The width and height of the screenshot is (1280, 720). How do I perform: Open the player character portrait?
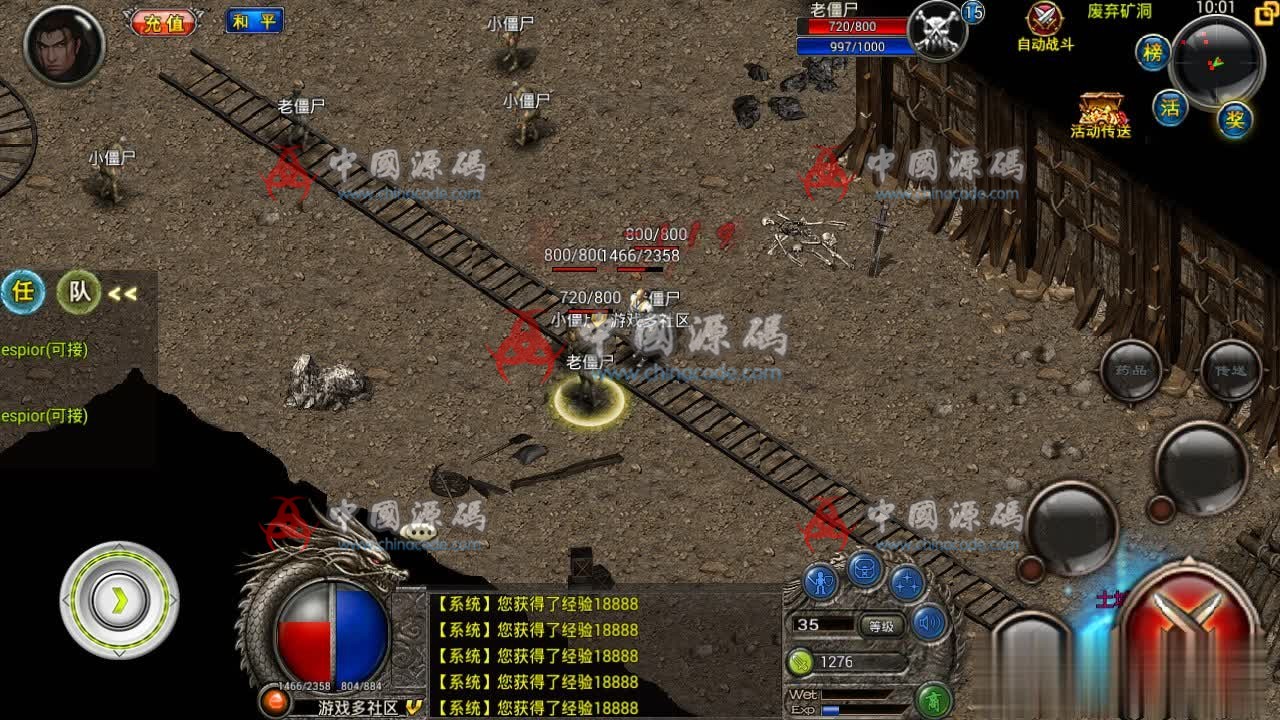[x=64, y=45]
